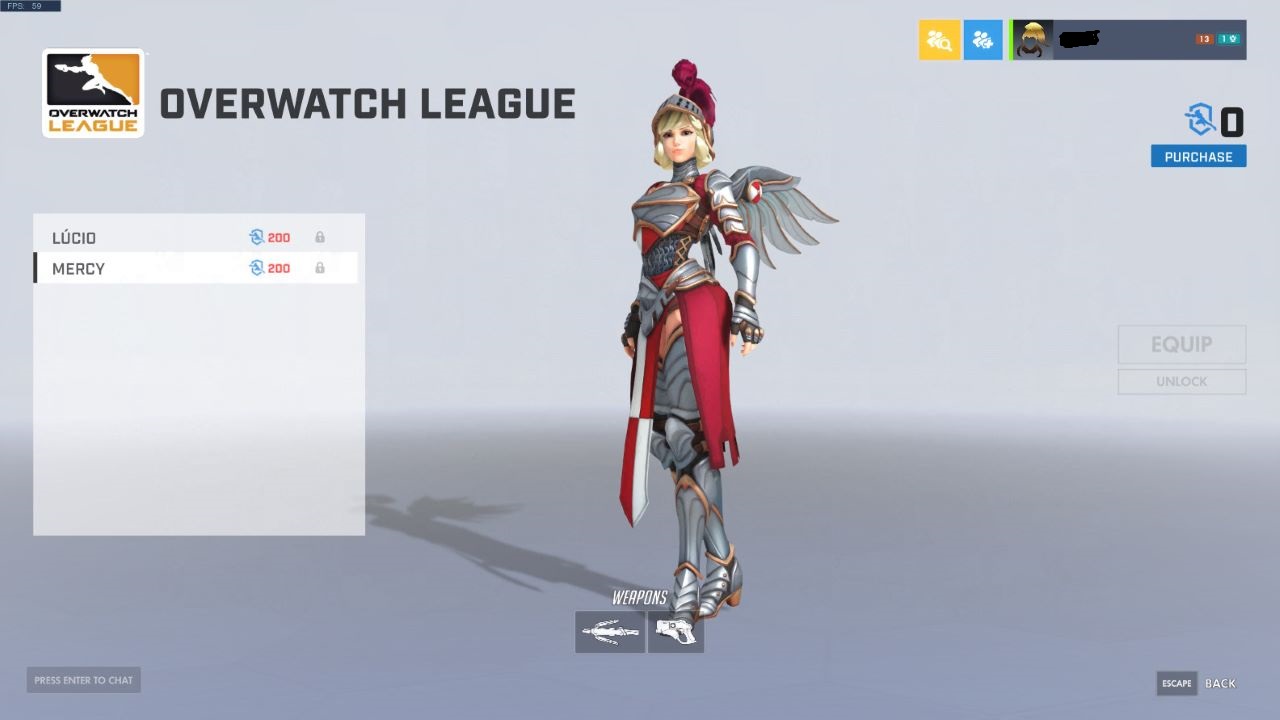Select the Mercy skin entry
This screenshot has height=720, width=1280.
click(150, 268)
